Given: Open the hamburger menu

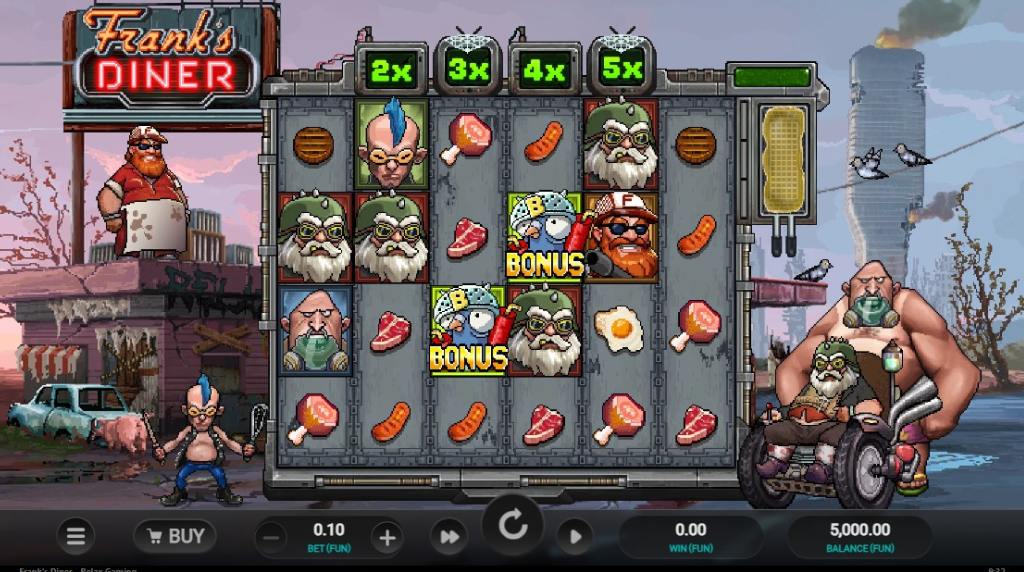Looking at the screenshot, I should pyautogui.click(x=75, y=537).
